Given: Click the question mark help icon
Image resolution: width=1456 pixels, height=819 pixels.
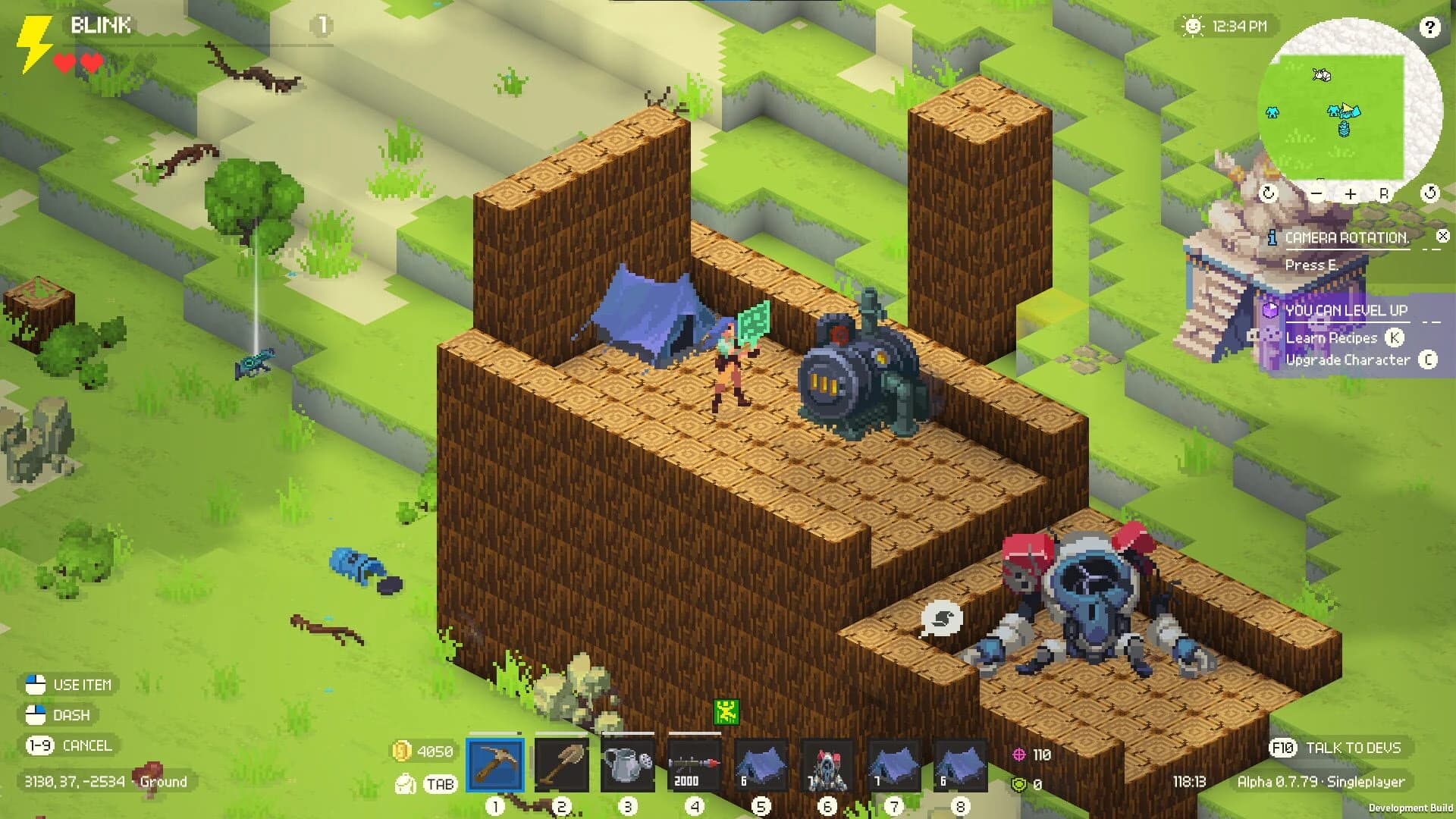Looking at the screenshot, I should [x=1429, y=29].
